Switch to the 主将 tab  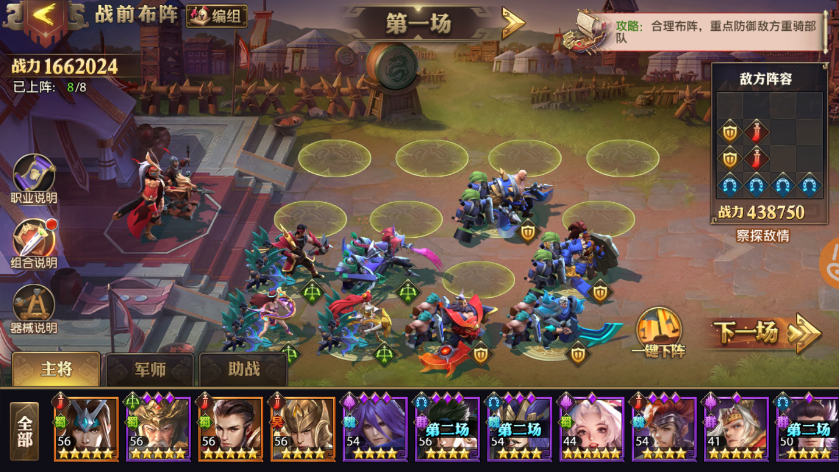pos(56,369)
